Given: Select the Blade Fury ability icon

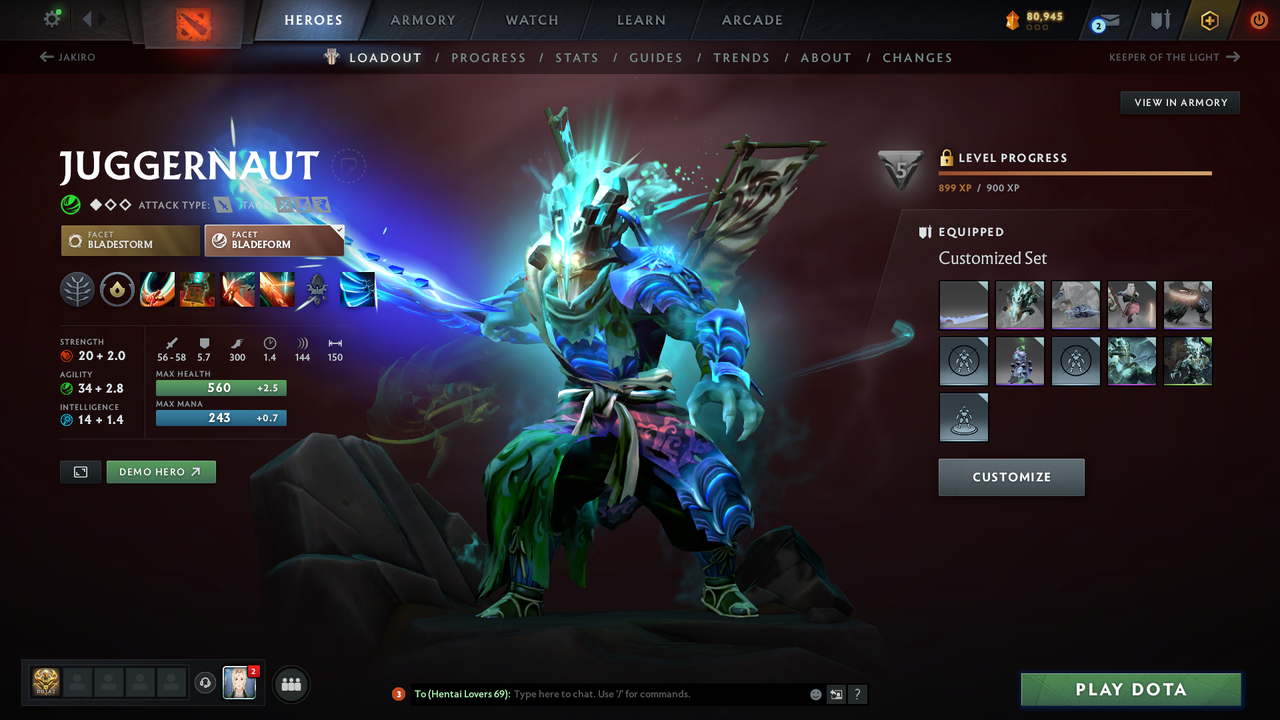Looking at the screenshot, I should pos(157,290).
